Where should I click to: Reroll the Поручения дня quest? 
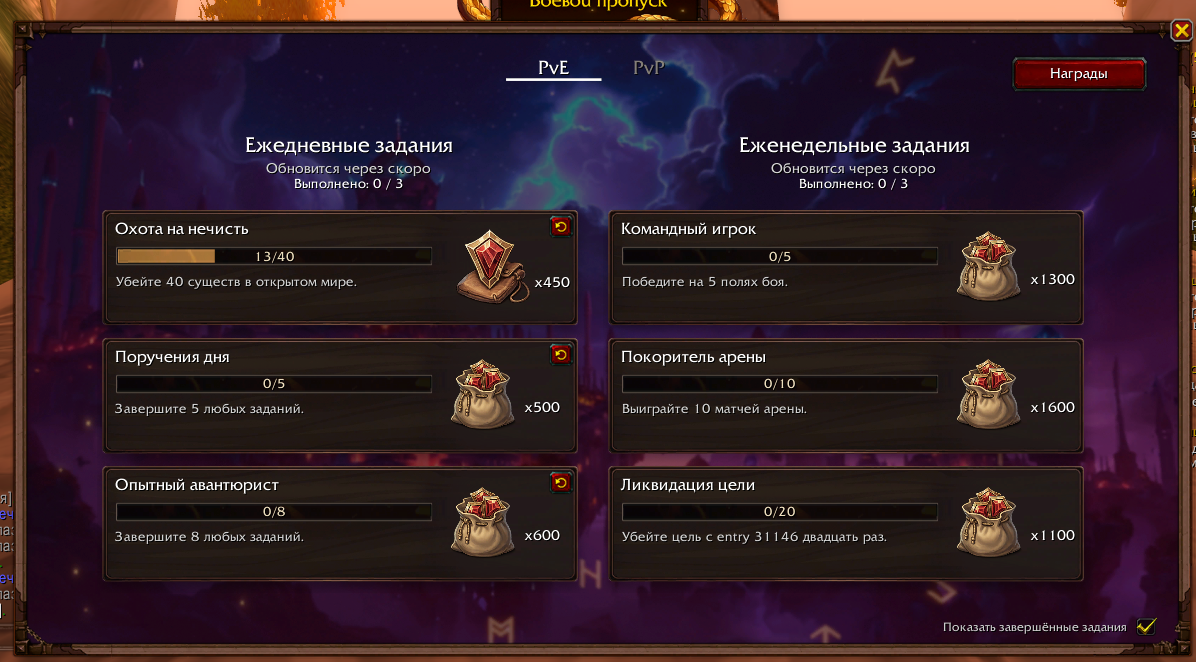click(x=560, y=355)
